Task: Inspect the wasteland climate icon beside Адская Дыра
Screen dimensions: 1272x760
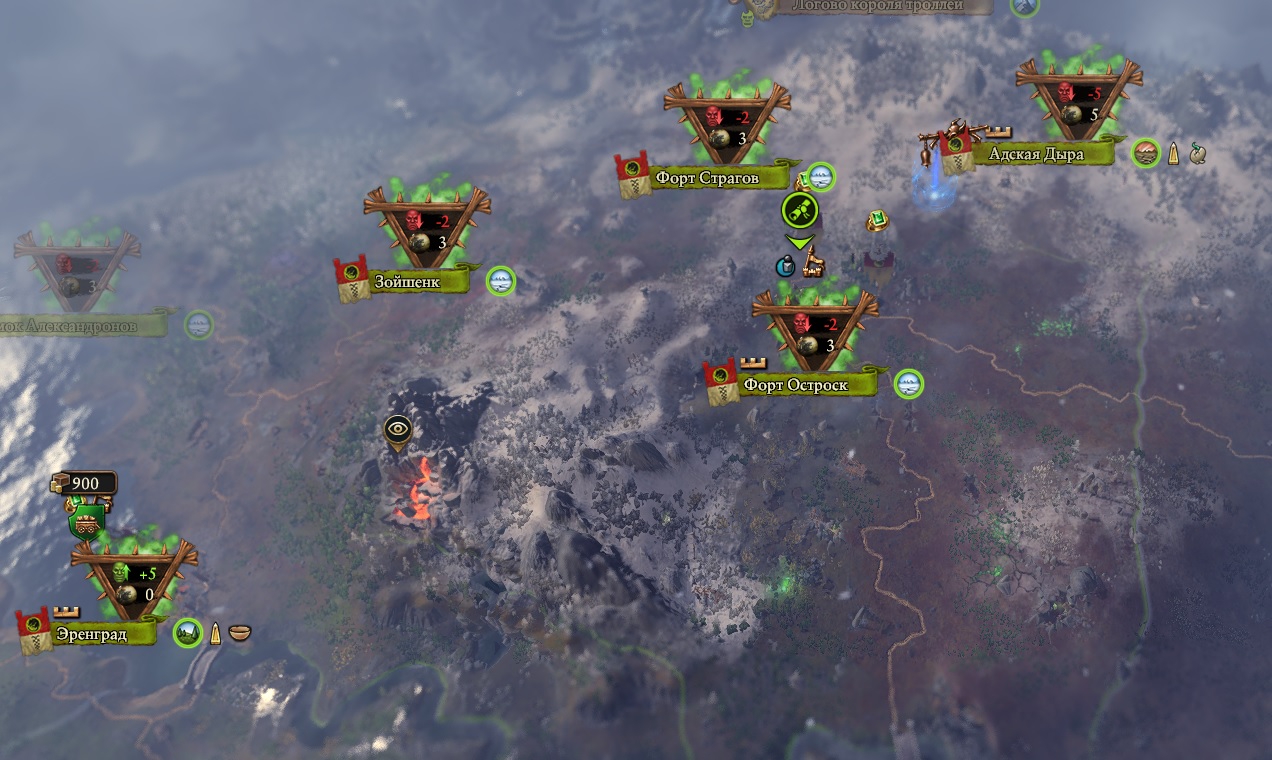Action: [1146, 154]
